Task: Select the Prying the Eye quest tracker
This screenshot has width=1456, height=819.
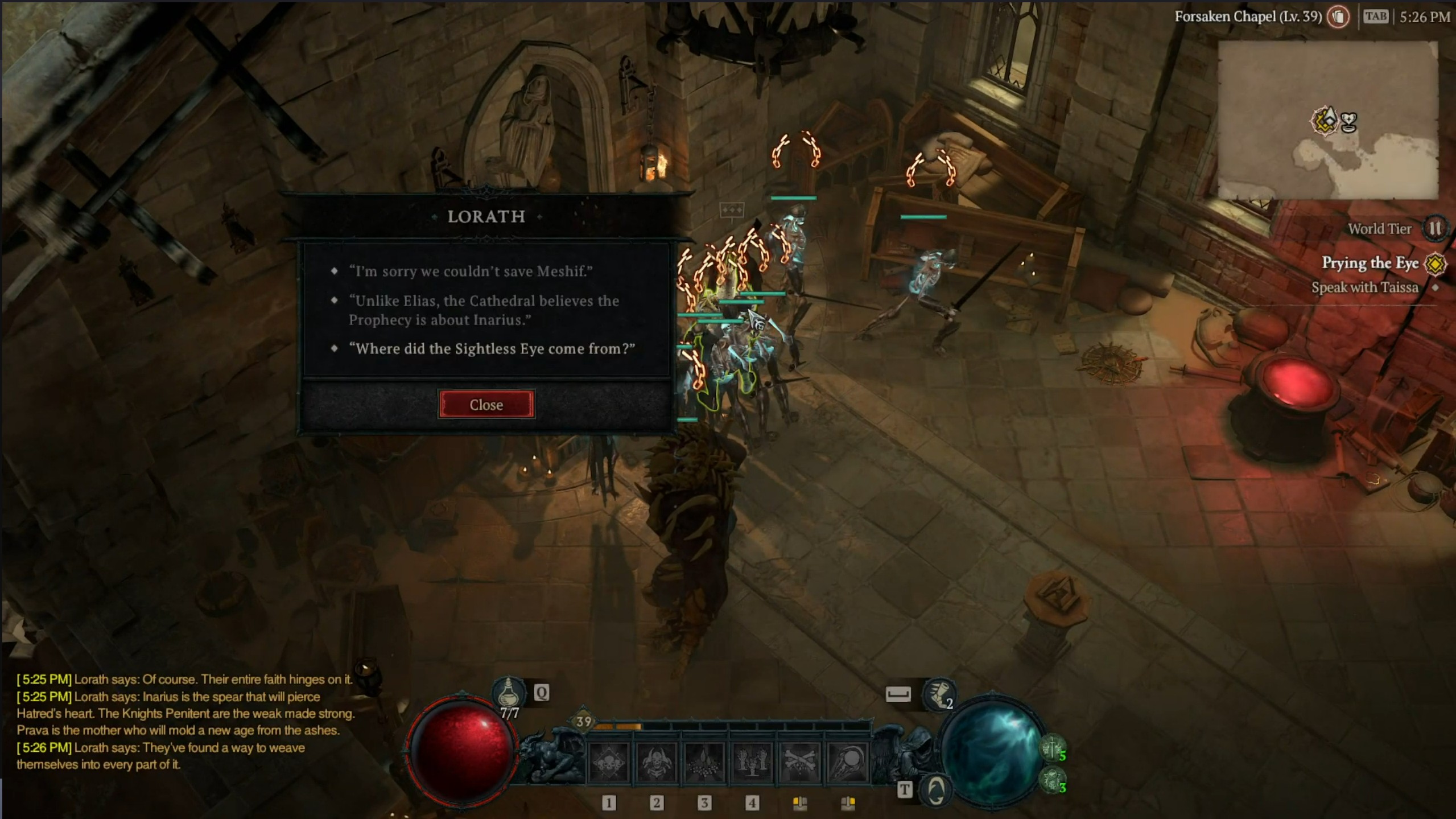Action: click(x=1369, y=263)
